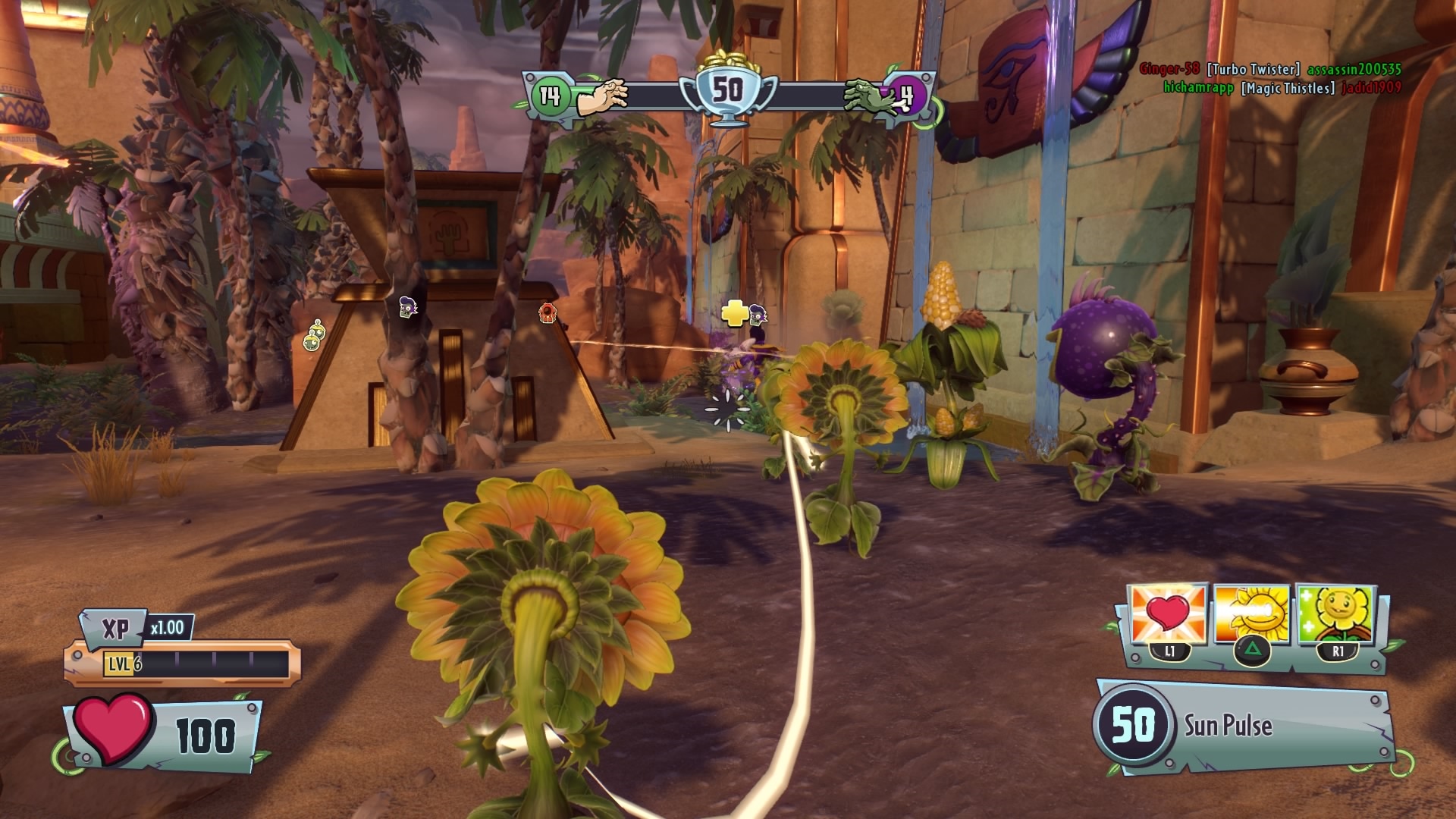Select the Heal Flower ability
The height and width of the screenshot is (819, 1456).
pos(1336,615)
